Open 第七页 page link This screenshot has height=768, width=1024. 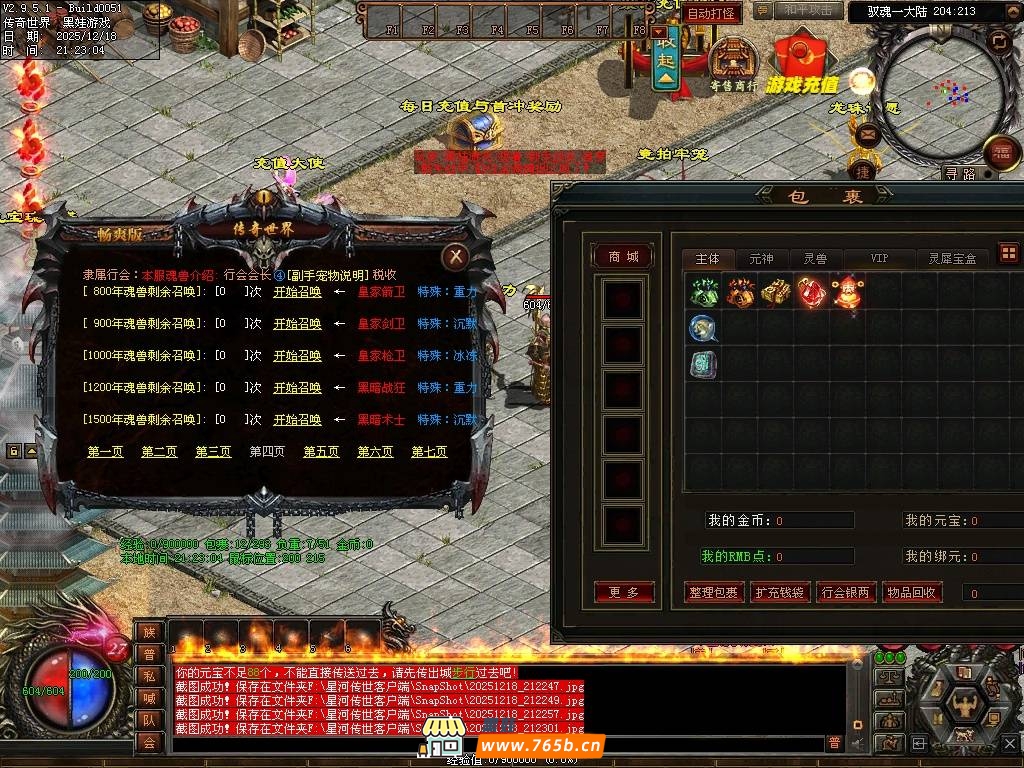click(x=429, y=452)
